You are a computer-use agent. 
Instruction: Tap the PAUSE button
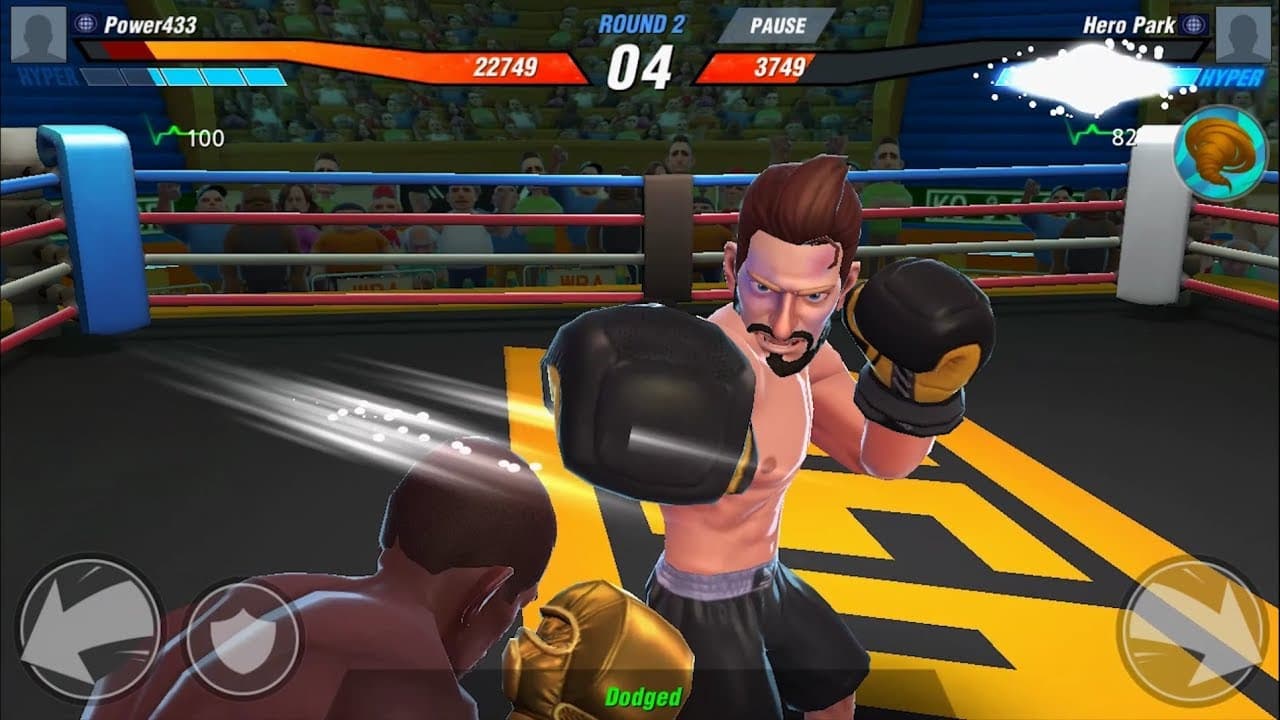click(x=777, y=27)
